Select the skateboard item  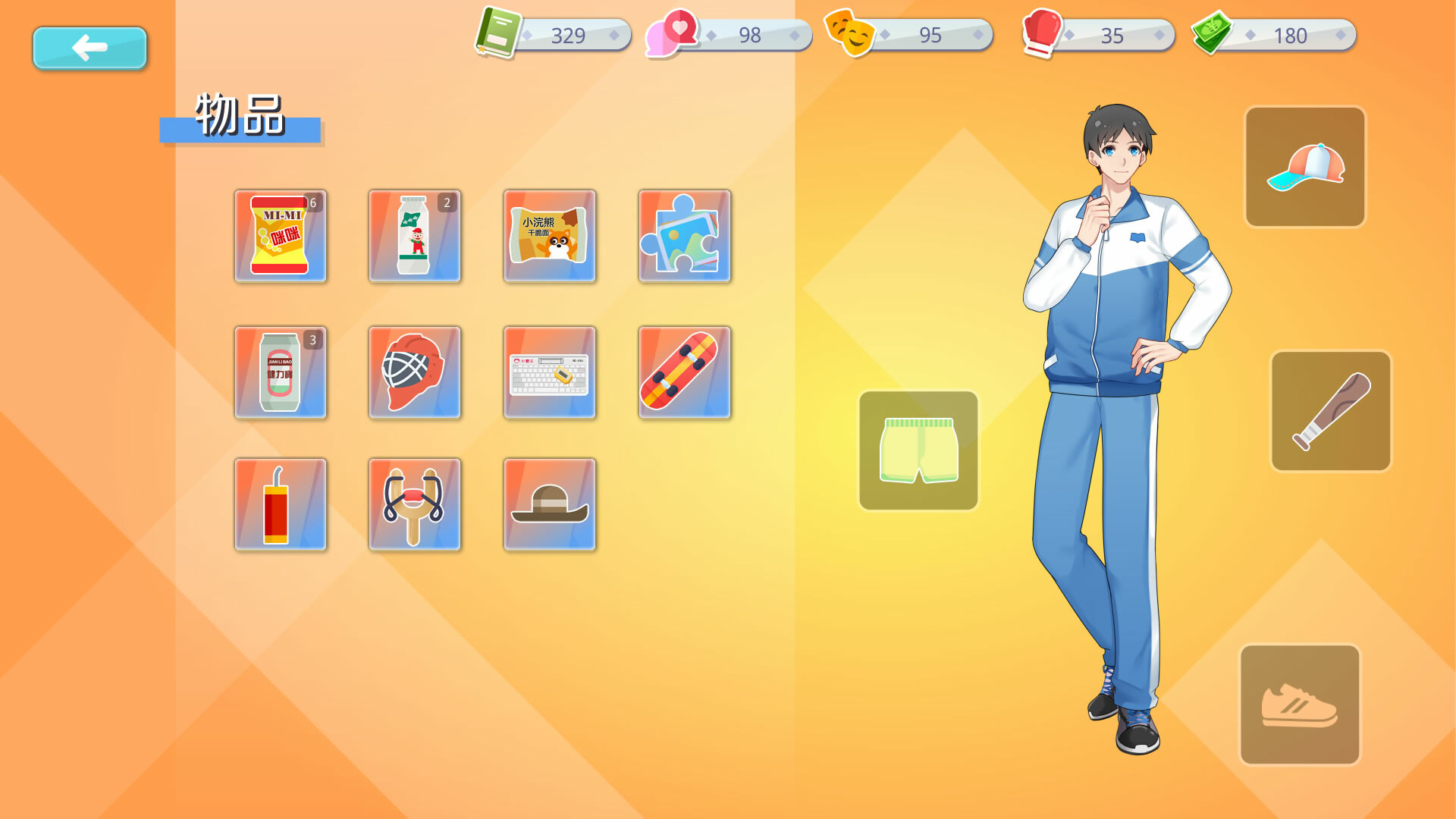click(684, 372)
